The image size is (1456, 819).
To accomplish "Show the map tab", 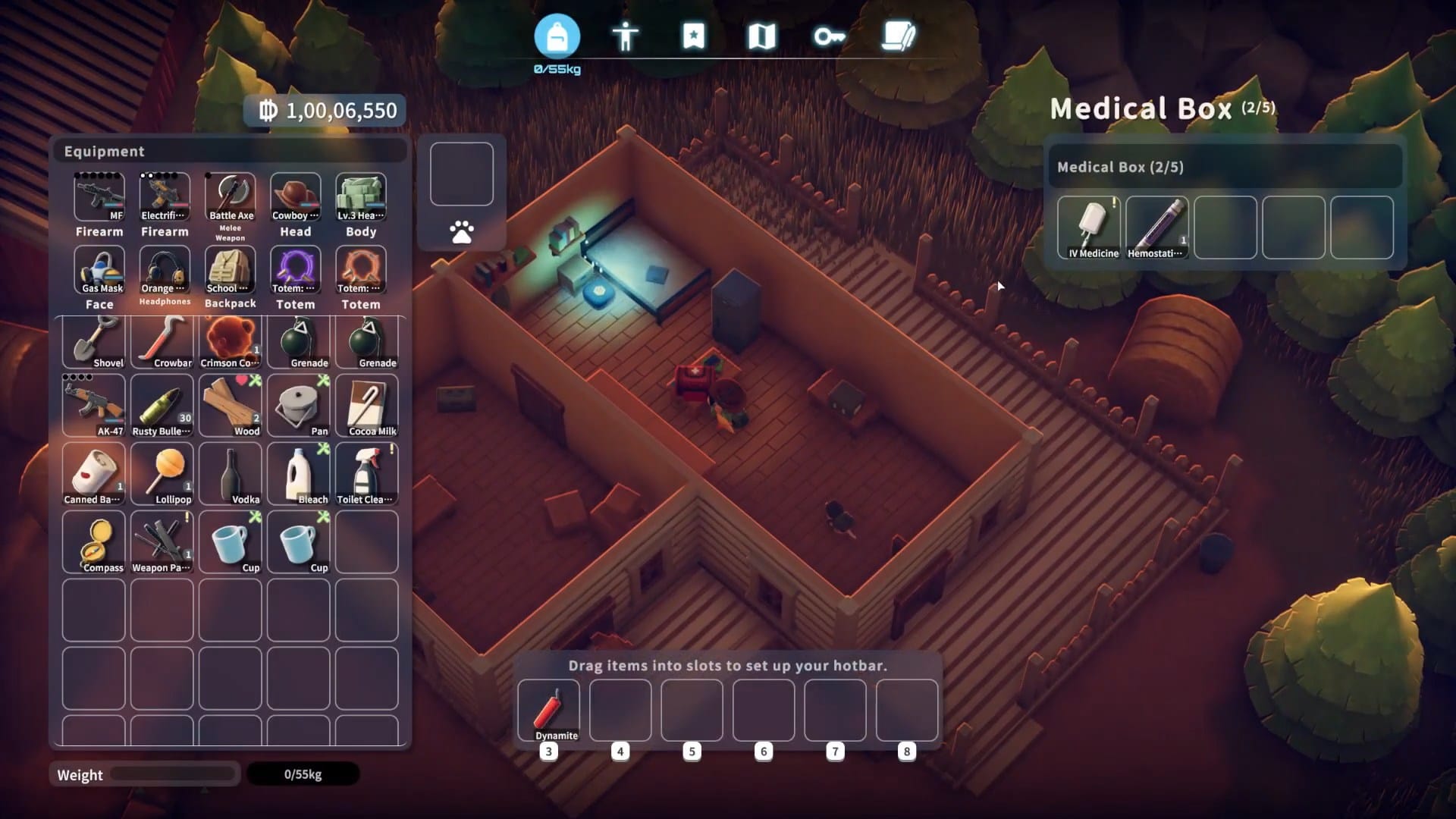I will 761,36.
